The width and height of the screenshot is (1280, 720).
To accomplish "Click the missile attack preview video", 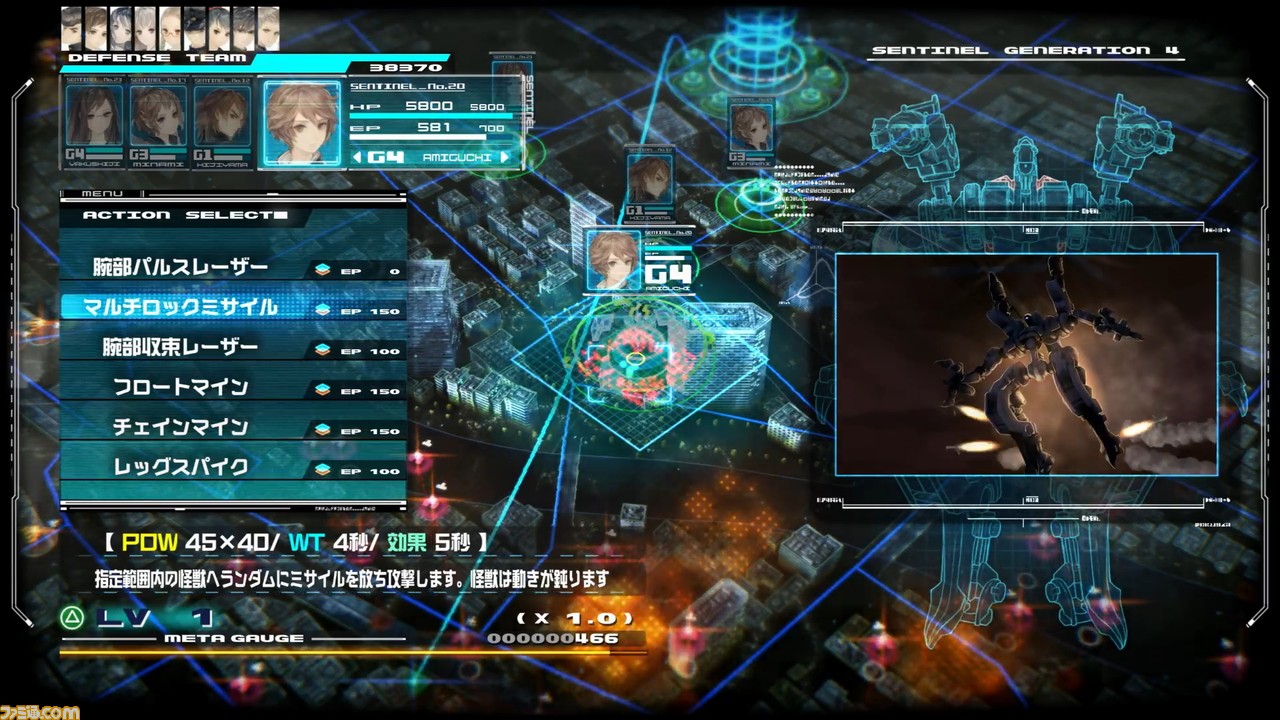I will (1026, 364).
